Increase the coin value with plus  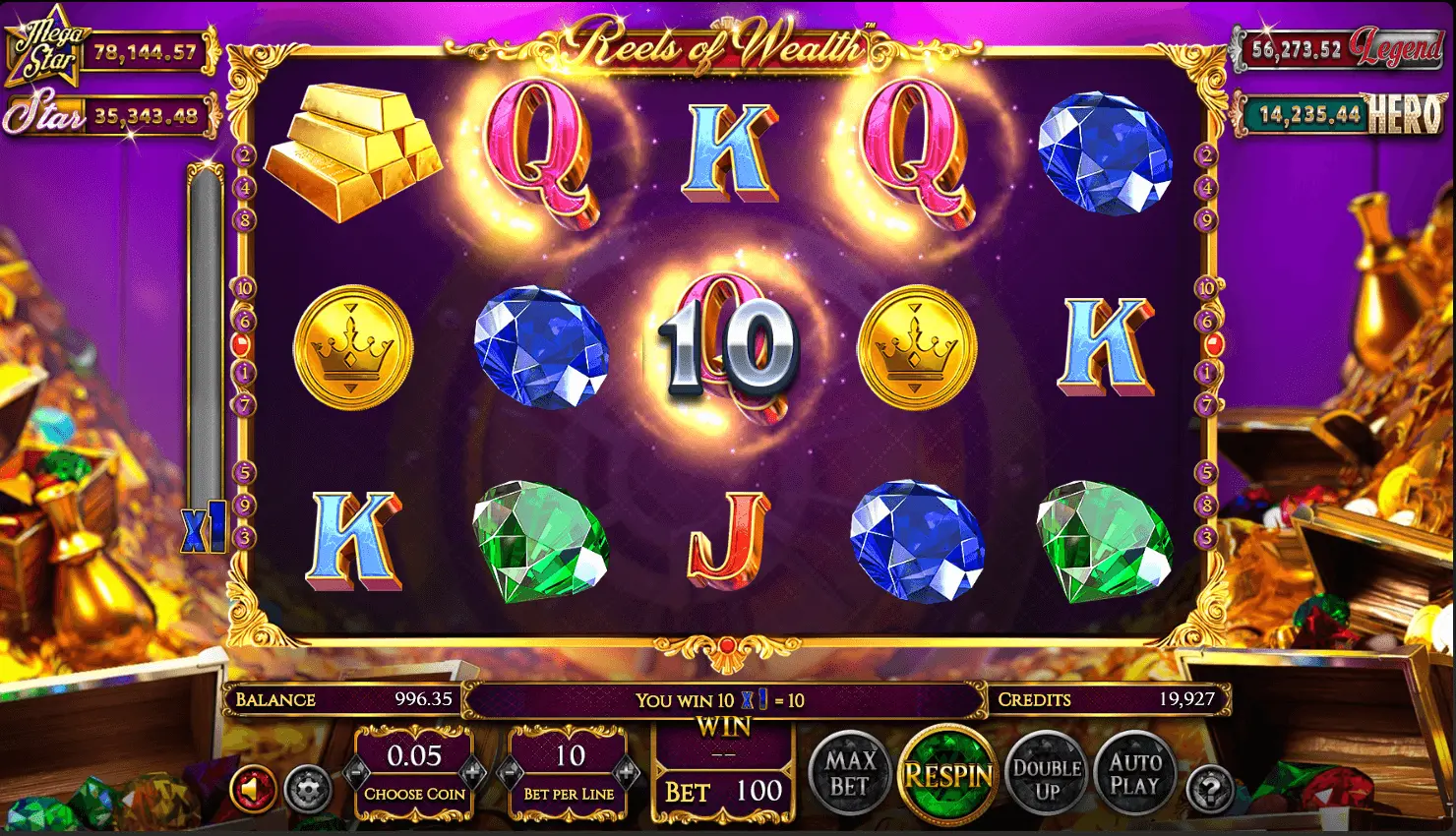pos(472,773)
